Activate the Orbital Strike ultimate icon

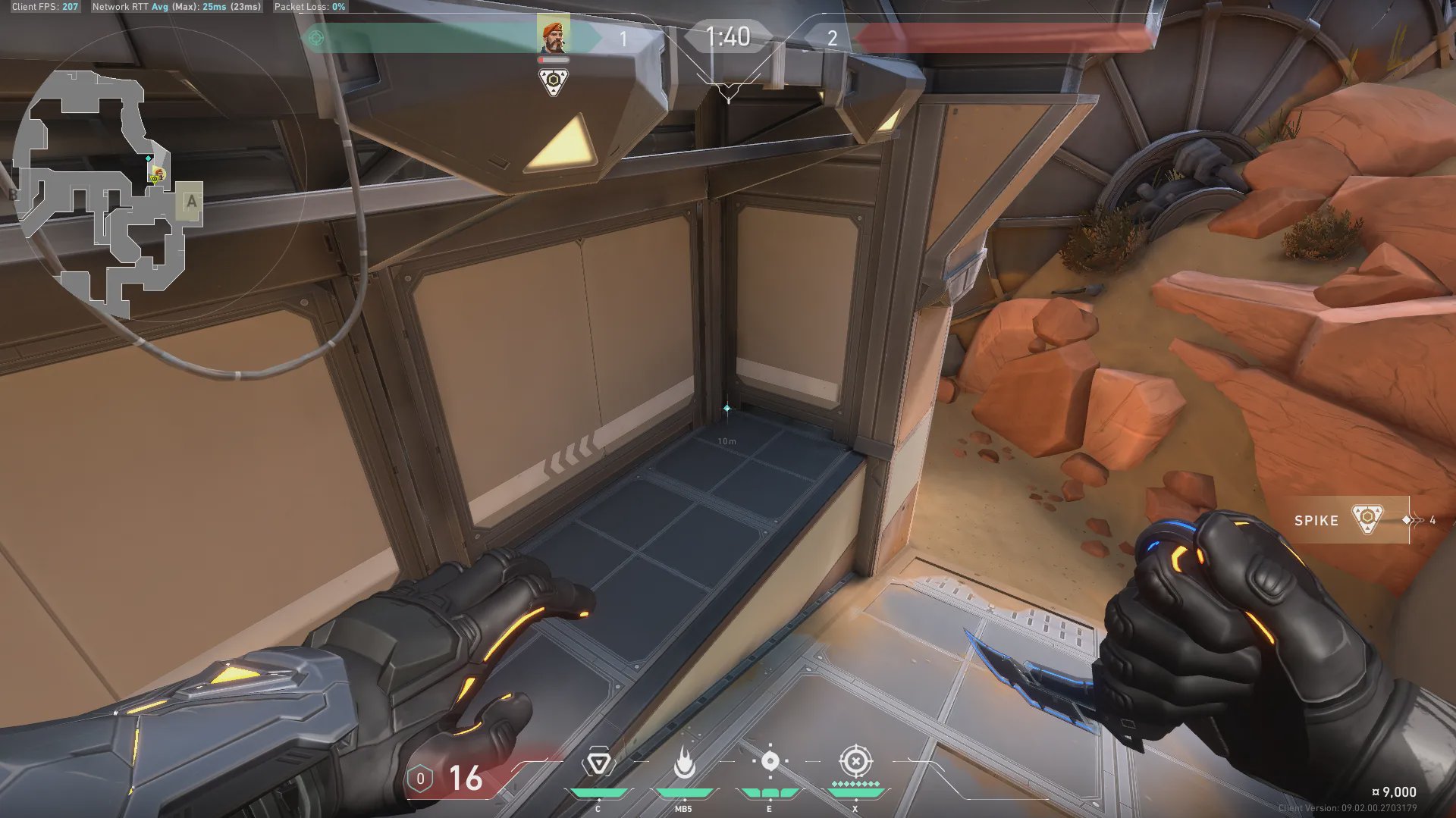pyautogui.click(x=855, y=761)
